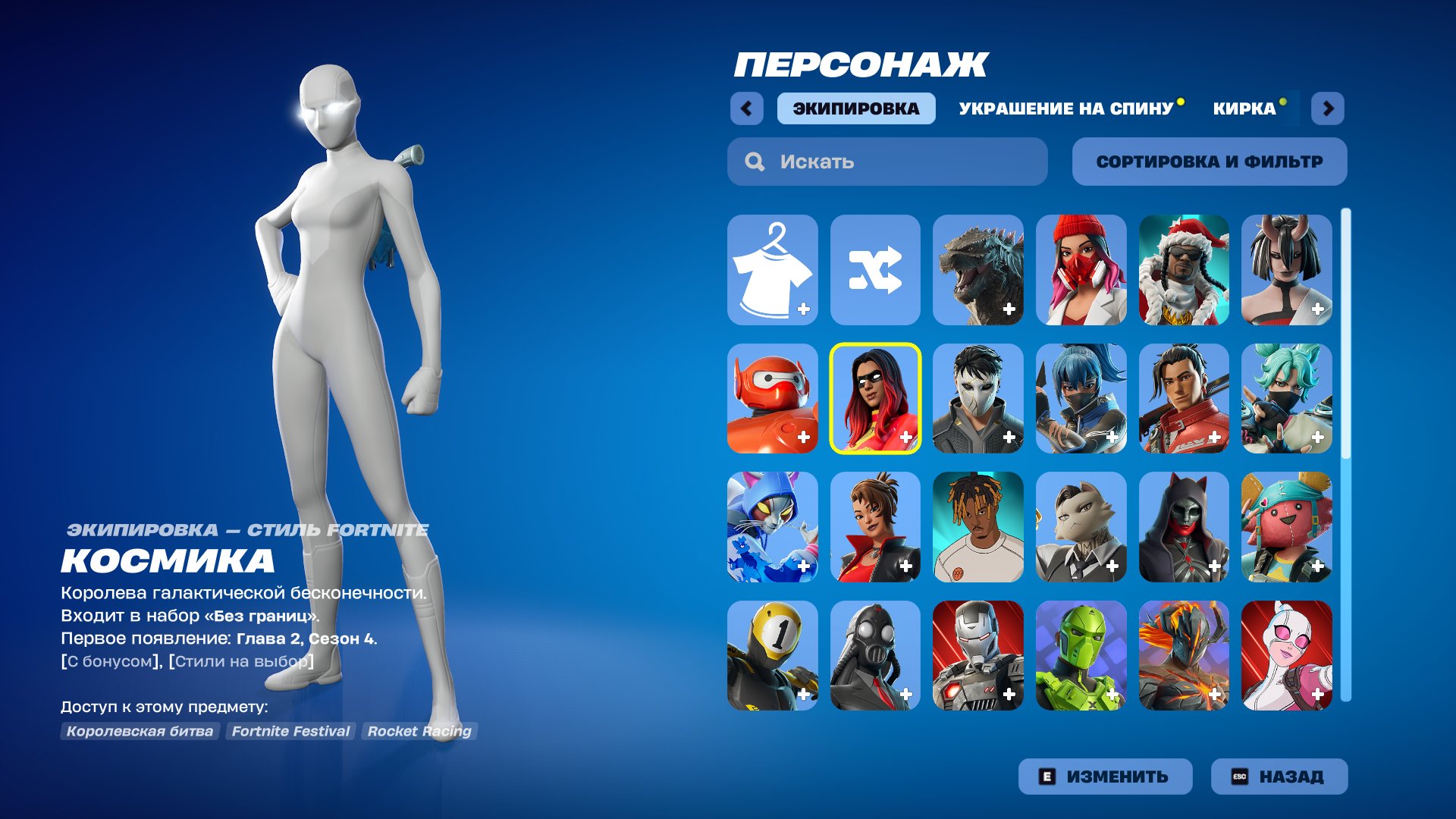Click the left arrow to browse previous category
The image size is (1456, 819).
[747, 108]
